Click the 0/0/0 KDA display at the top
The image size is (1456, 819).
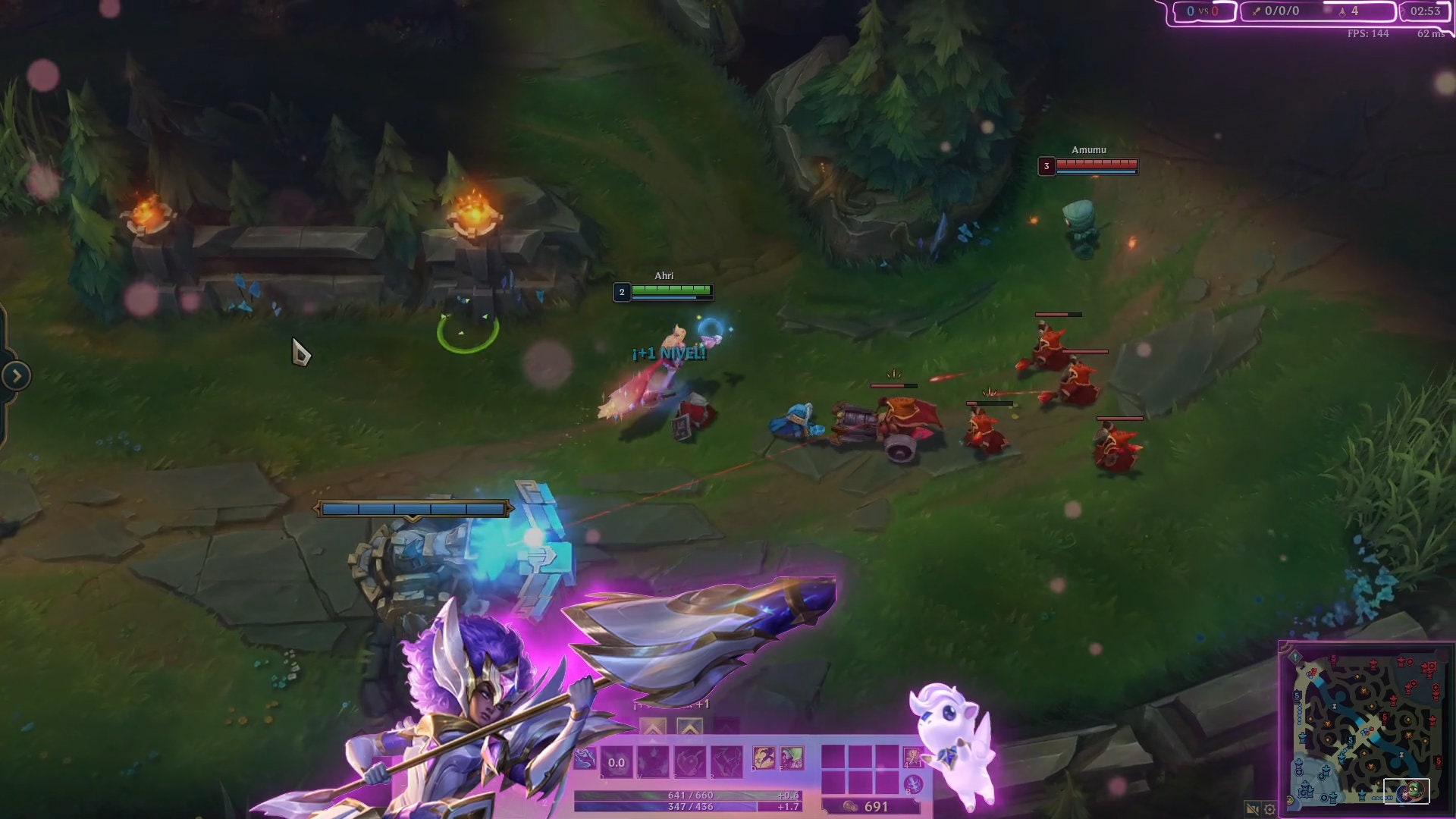tap(1282, 11)
